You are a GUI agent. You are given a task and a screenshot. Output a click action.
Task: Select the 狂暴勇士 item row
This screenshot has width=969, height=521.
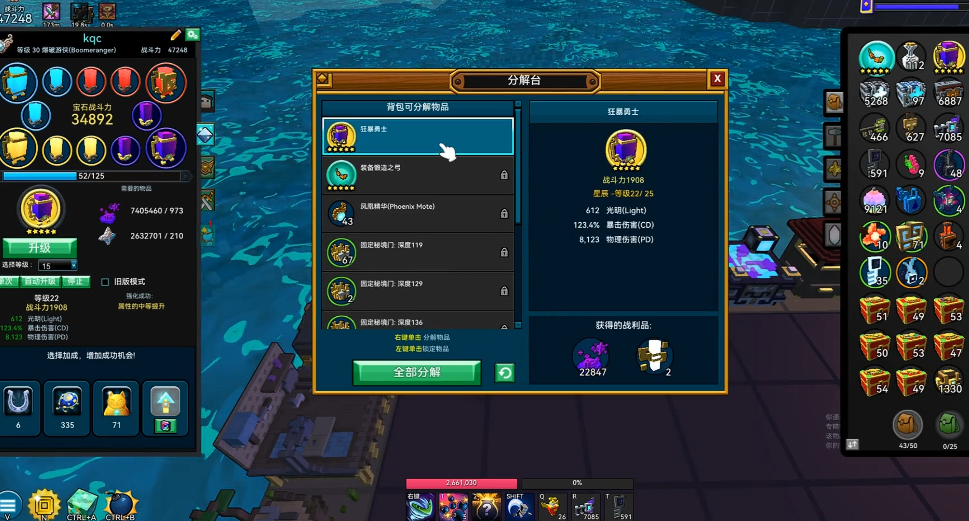[417, 136]
